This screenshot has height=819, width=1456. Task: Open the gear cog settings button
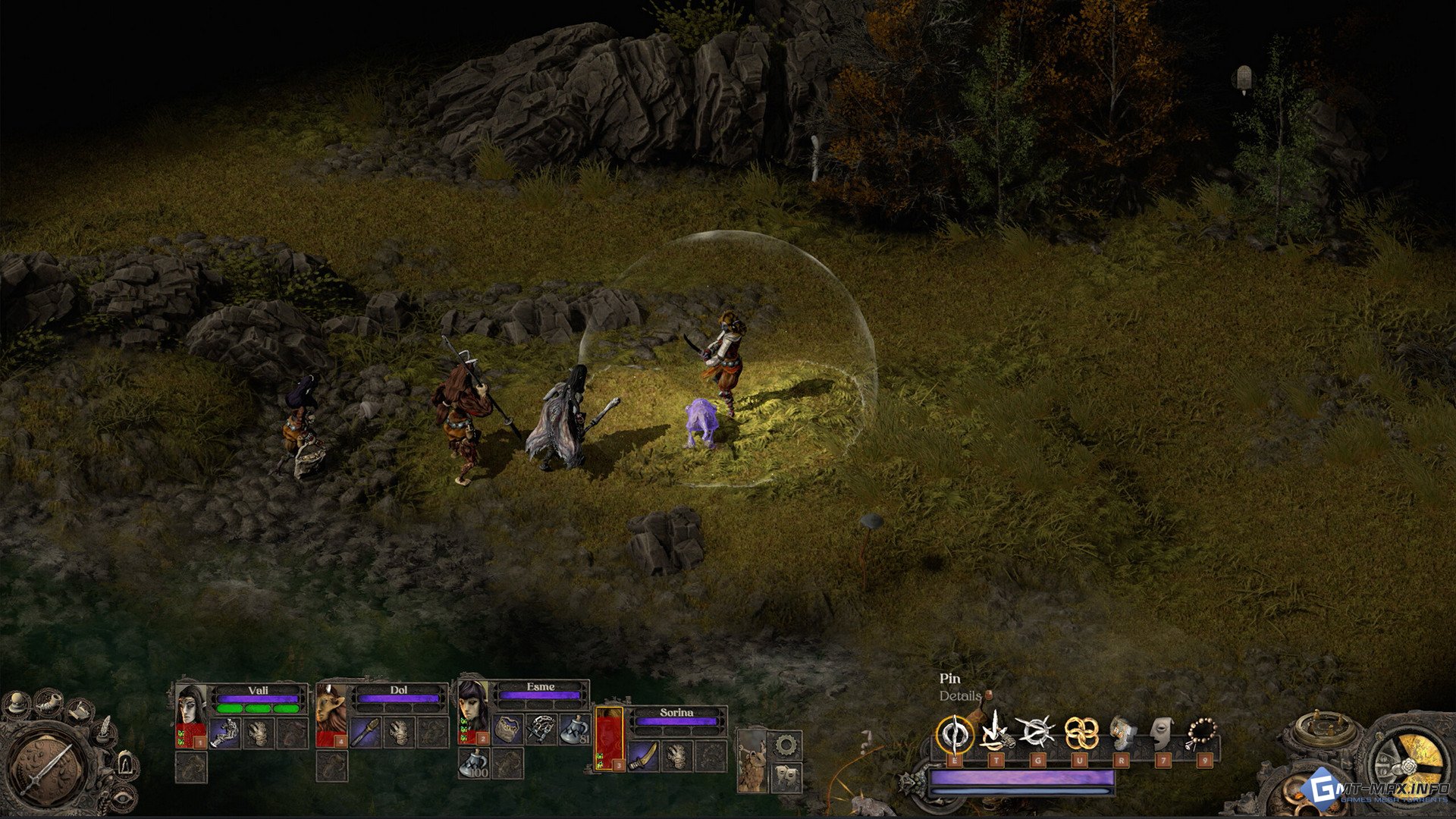tap(786, 745)
